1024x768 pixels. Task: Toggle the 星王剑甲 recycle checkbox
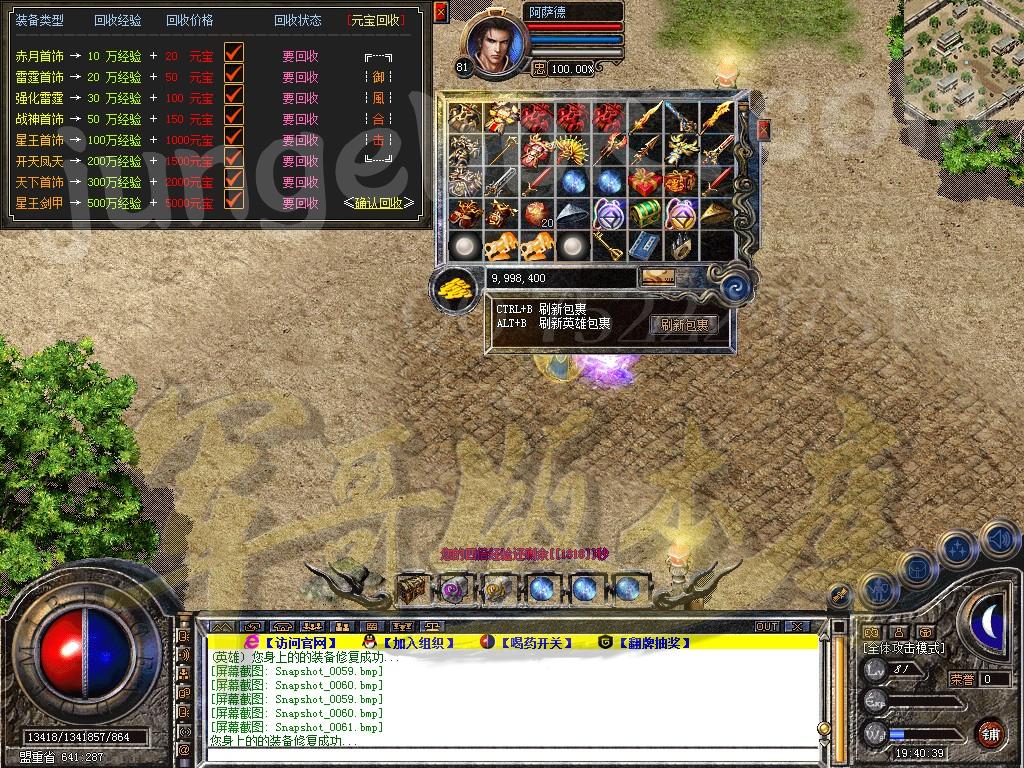click(x=234, y=201)
